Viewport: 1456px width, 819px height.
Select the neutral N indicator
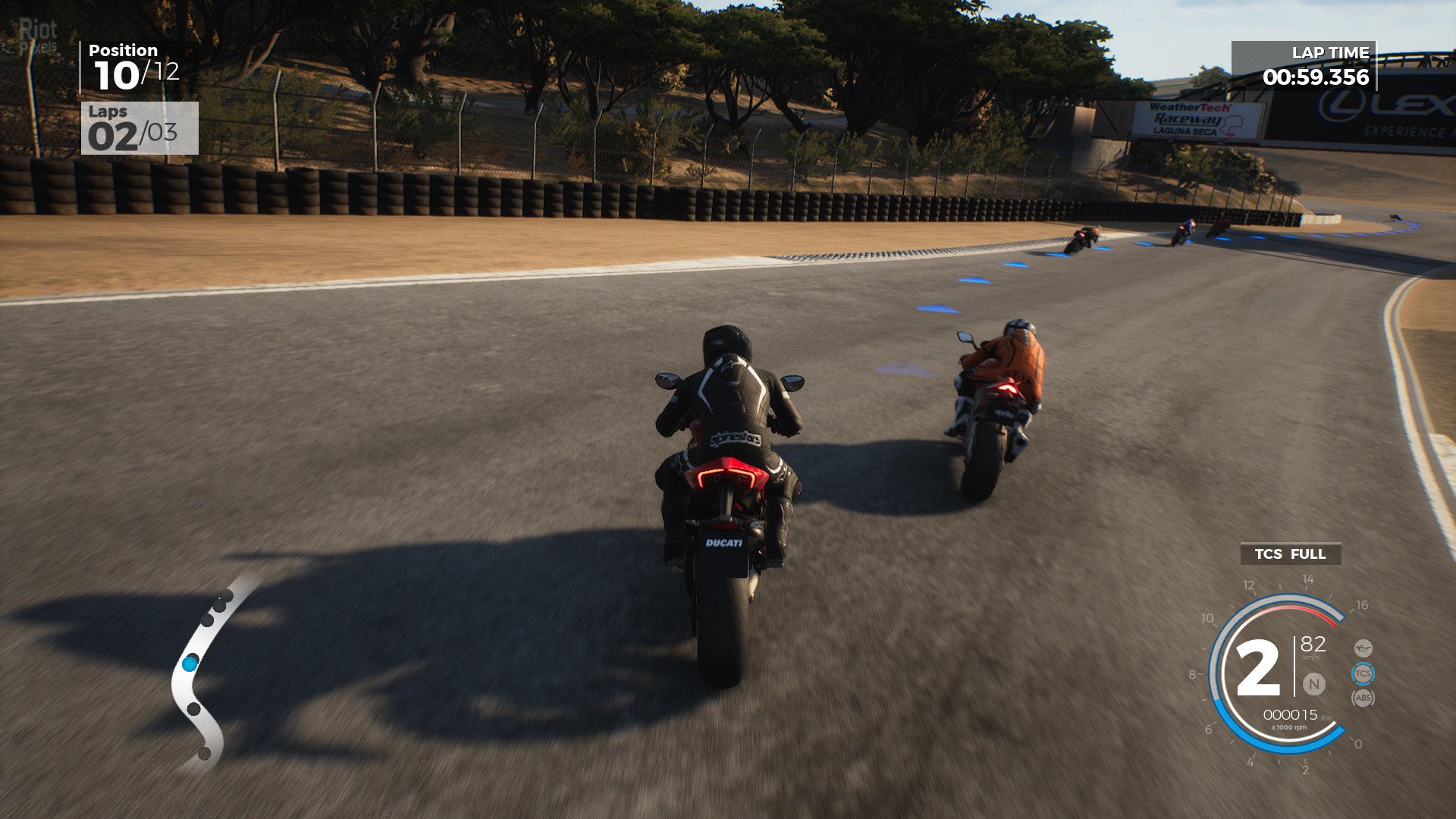tap(1313, 684)
